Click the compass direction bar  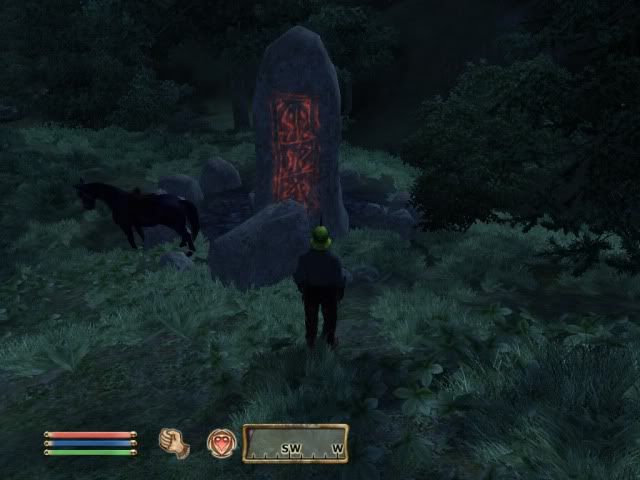[295, 443]
